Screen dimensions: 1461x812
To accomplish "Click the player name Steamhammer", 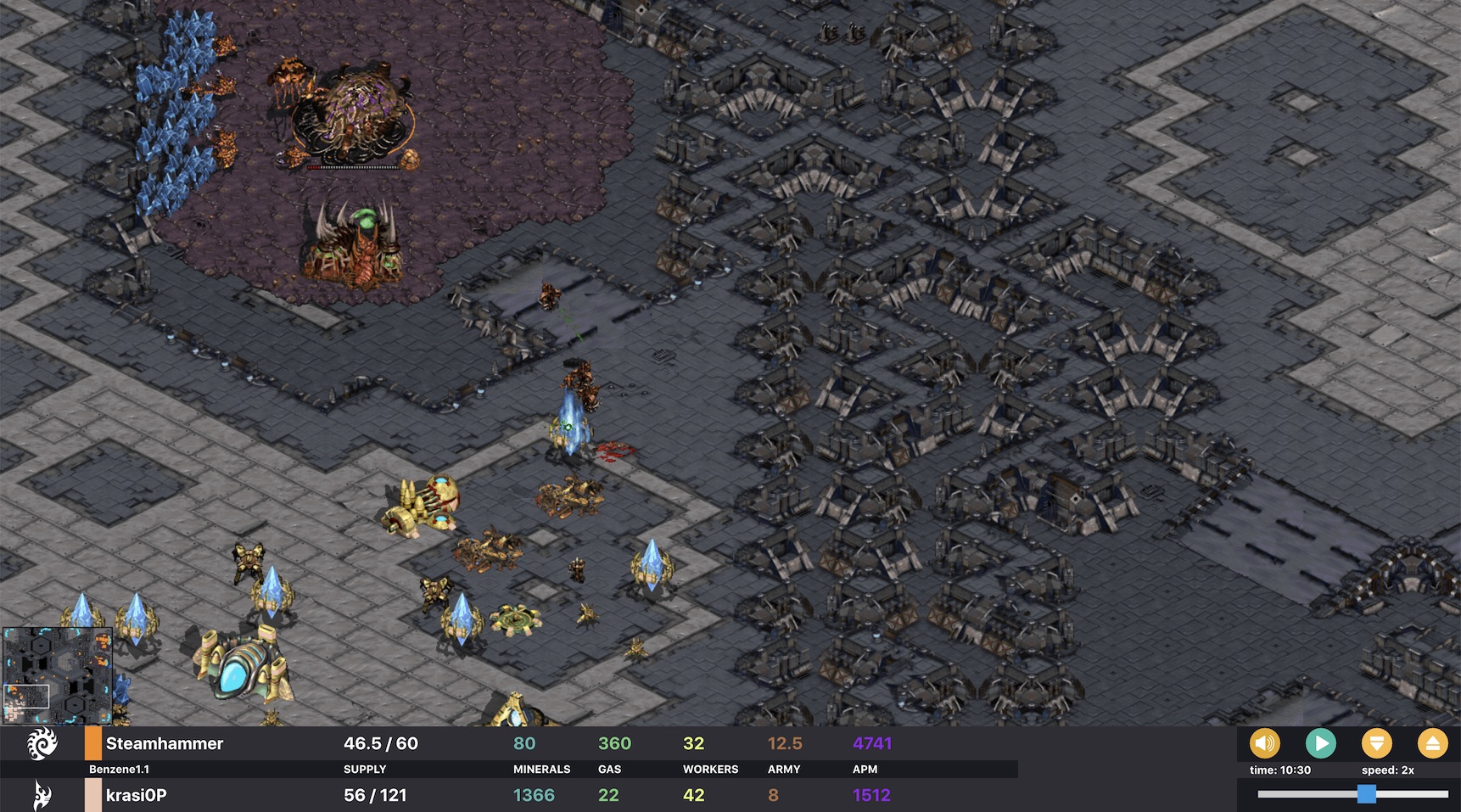I will (x=163, y=743).
